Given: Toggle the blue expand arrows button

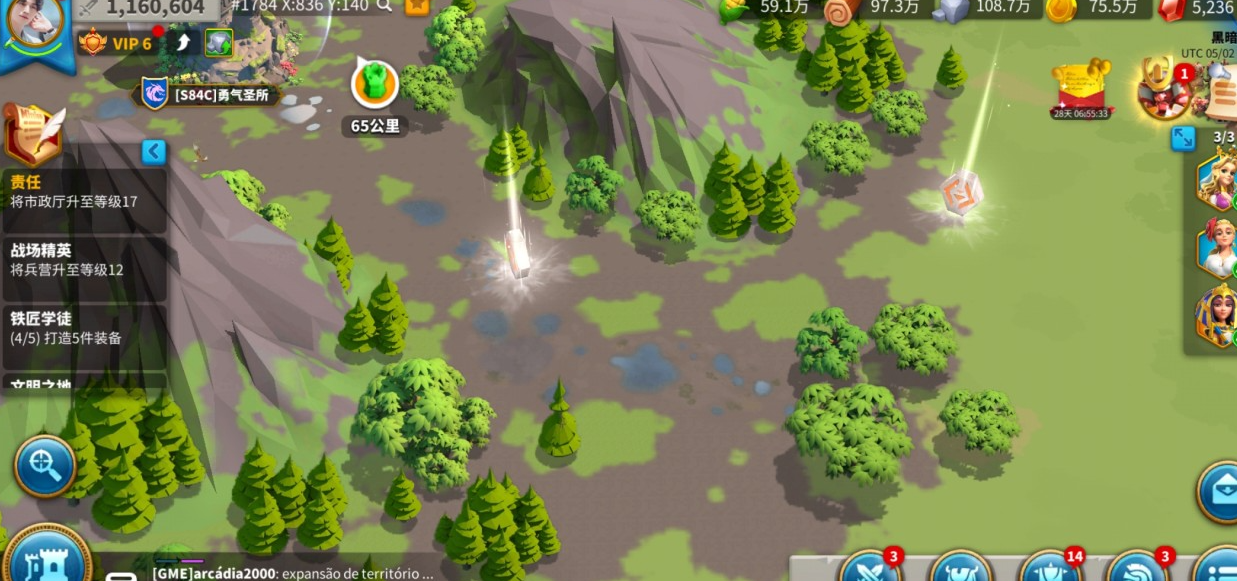Looking at the screenshot, I should click(1183, 138).
